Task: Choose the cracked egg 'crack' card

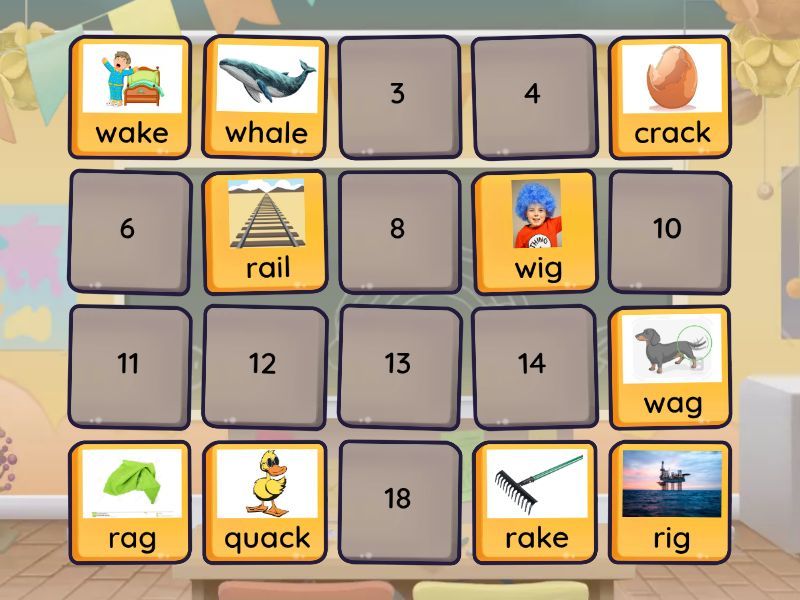Action: click(669, 97)
